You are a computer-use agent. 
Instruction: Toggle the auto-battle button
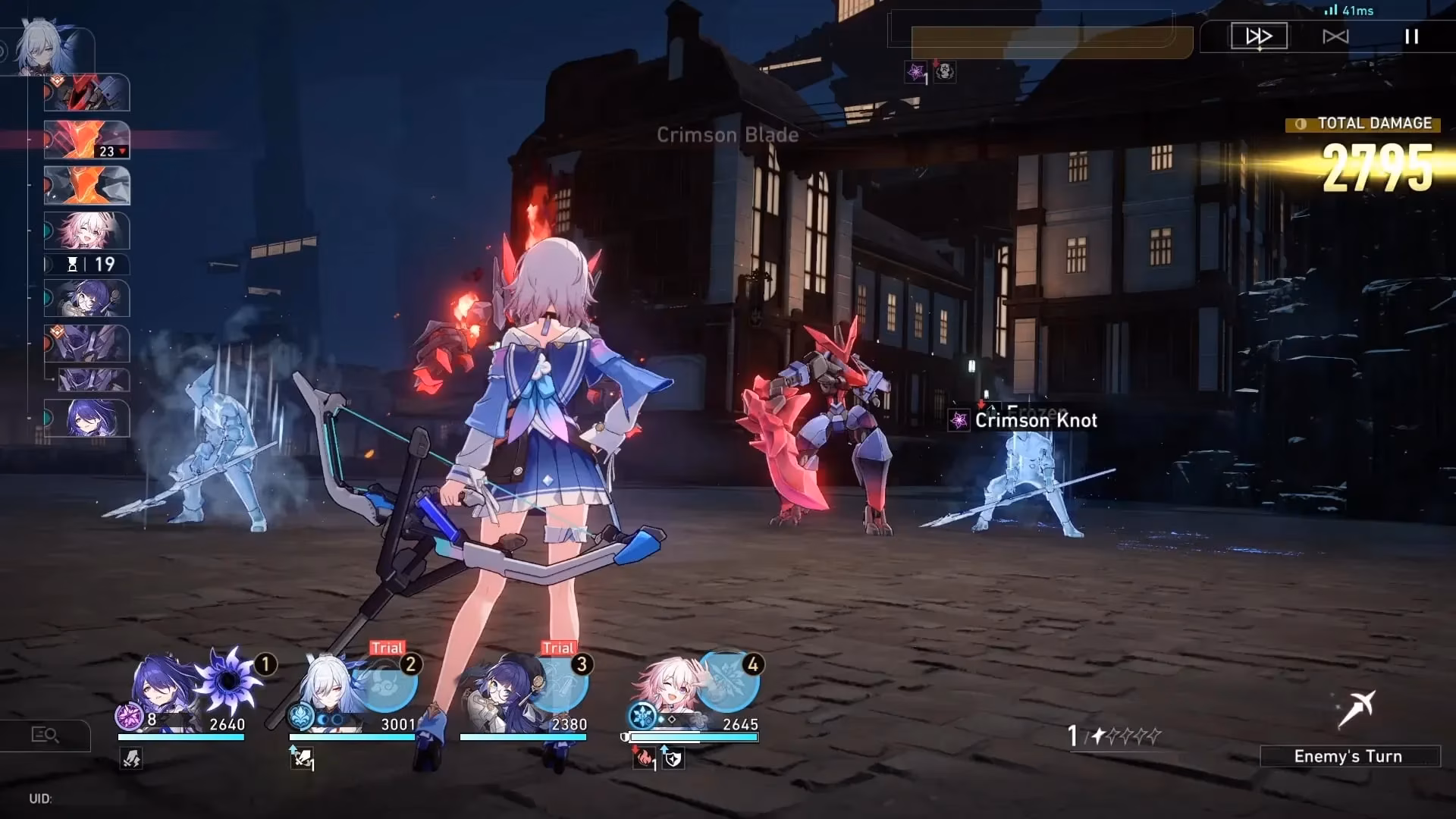1335,36
